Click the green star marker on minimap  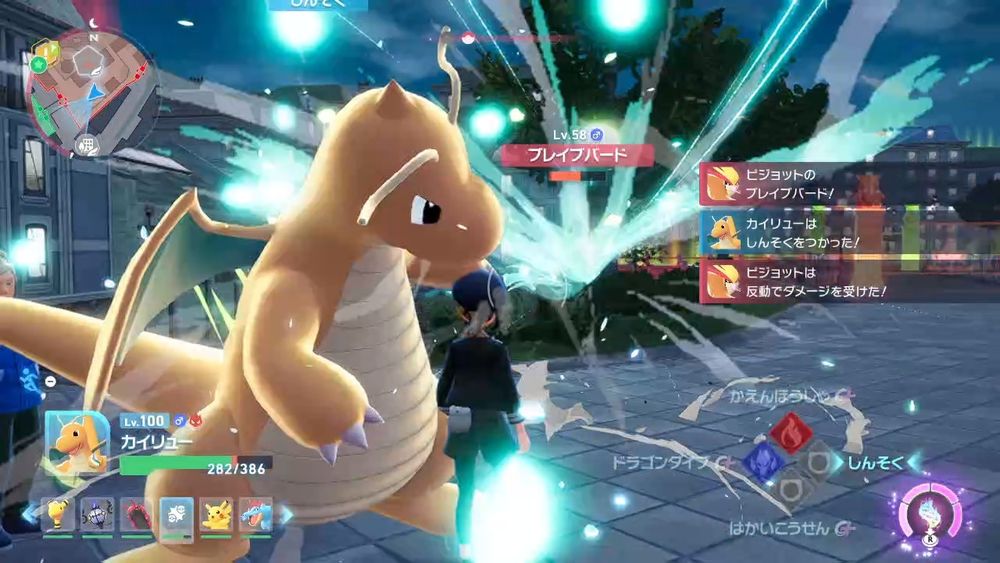point(36,65)
